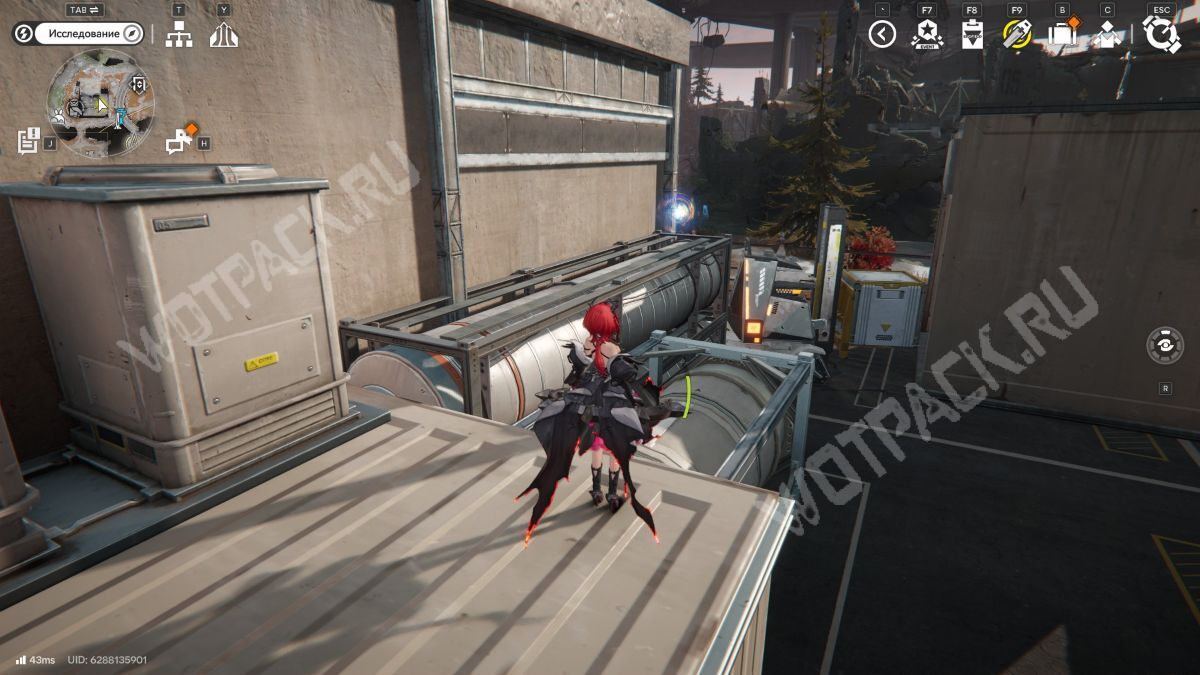Open the operator character icon menu
This screenshot has height=675, width=1200.
pyautogui.click(x=1107, y=35)
